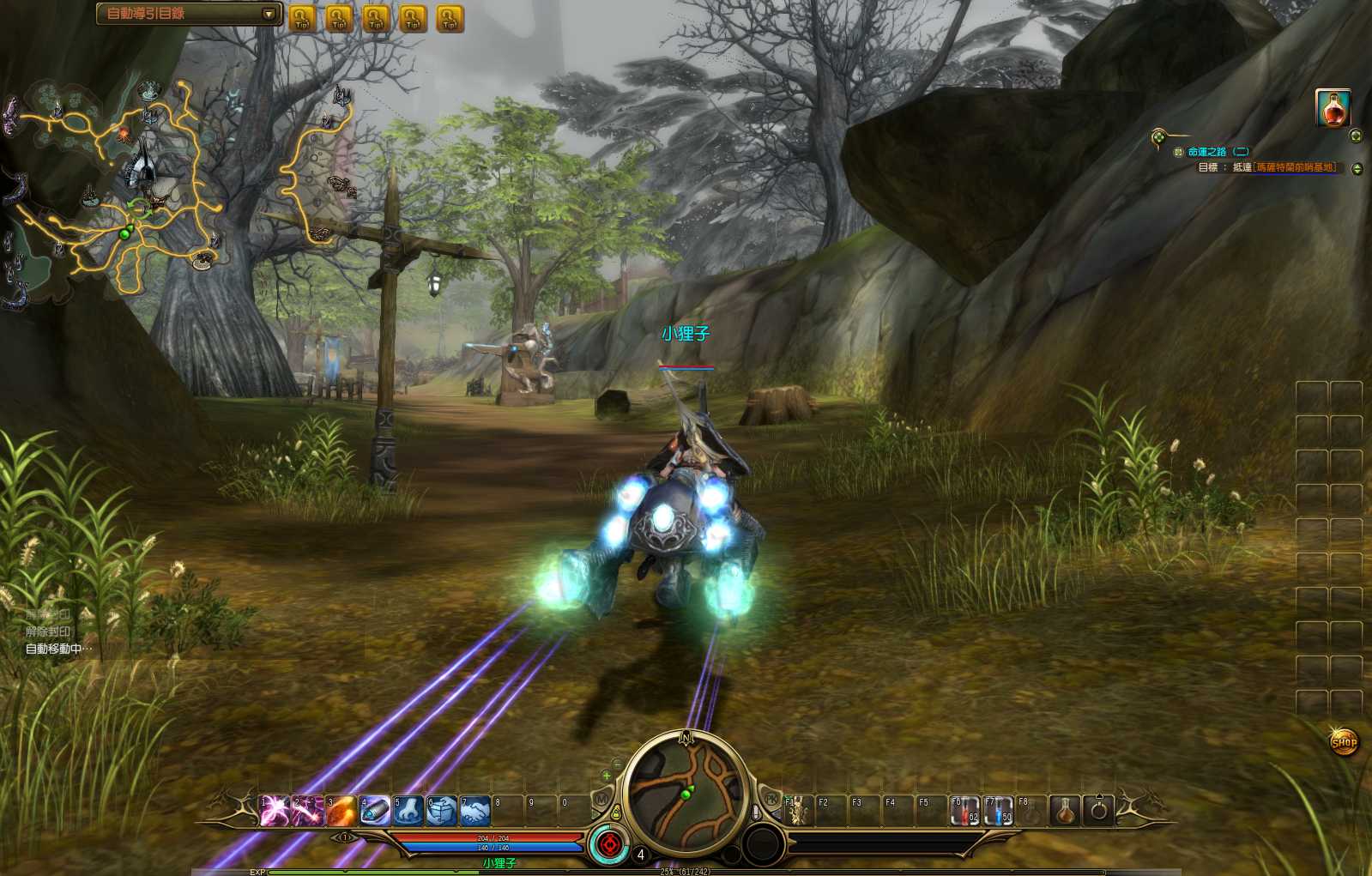Use the blue canister skill in slot 4

point(374,810)
